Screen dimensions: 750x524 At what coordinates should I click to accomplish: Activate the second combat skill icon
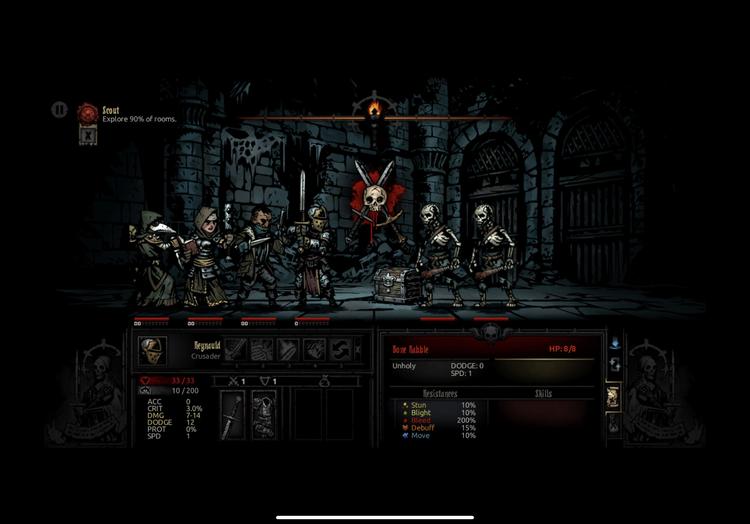click(x=261, y=350)
